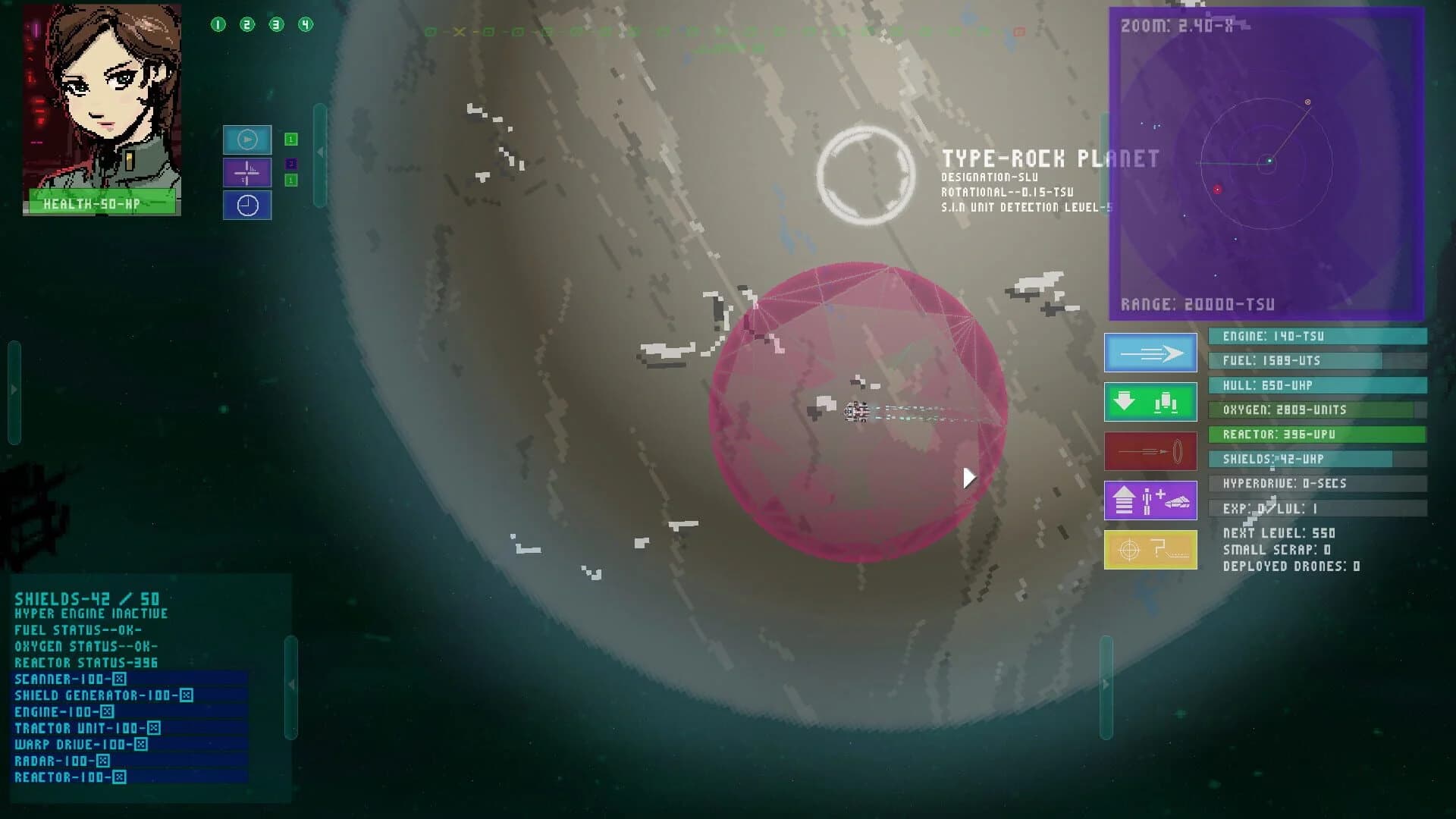Viewport: 1456px width, 819px height.
Task: Open the purple ship upgrade icon
Action: (x=1150, y=500)
